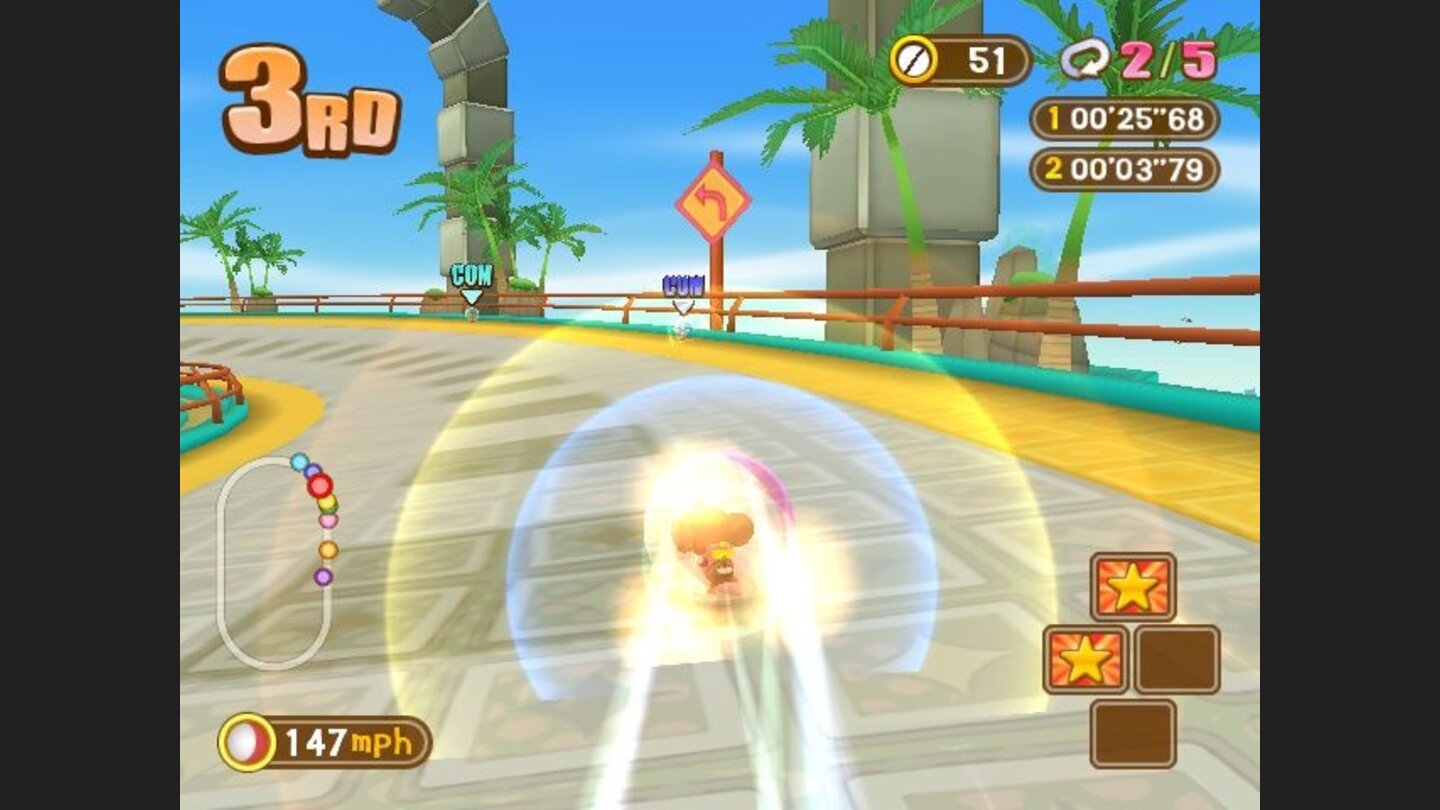Click the COM tag on the center racer
1440x810 pixels.
click(681, 283)
